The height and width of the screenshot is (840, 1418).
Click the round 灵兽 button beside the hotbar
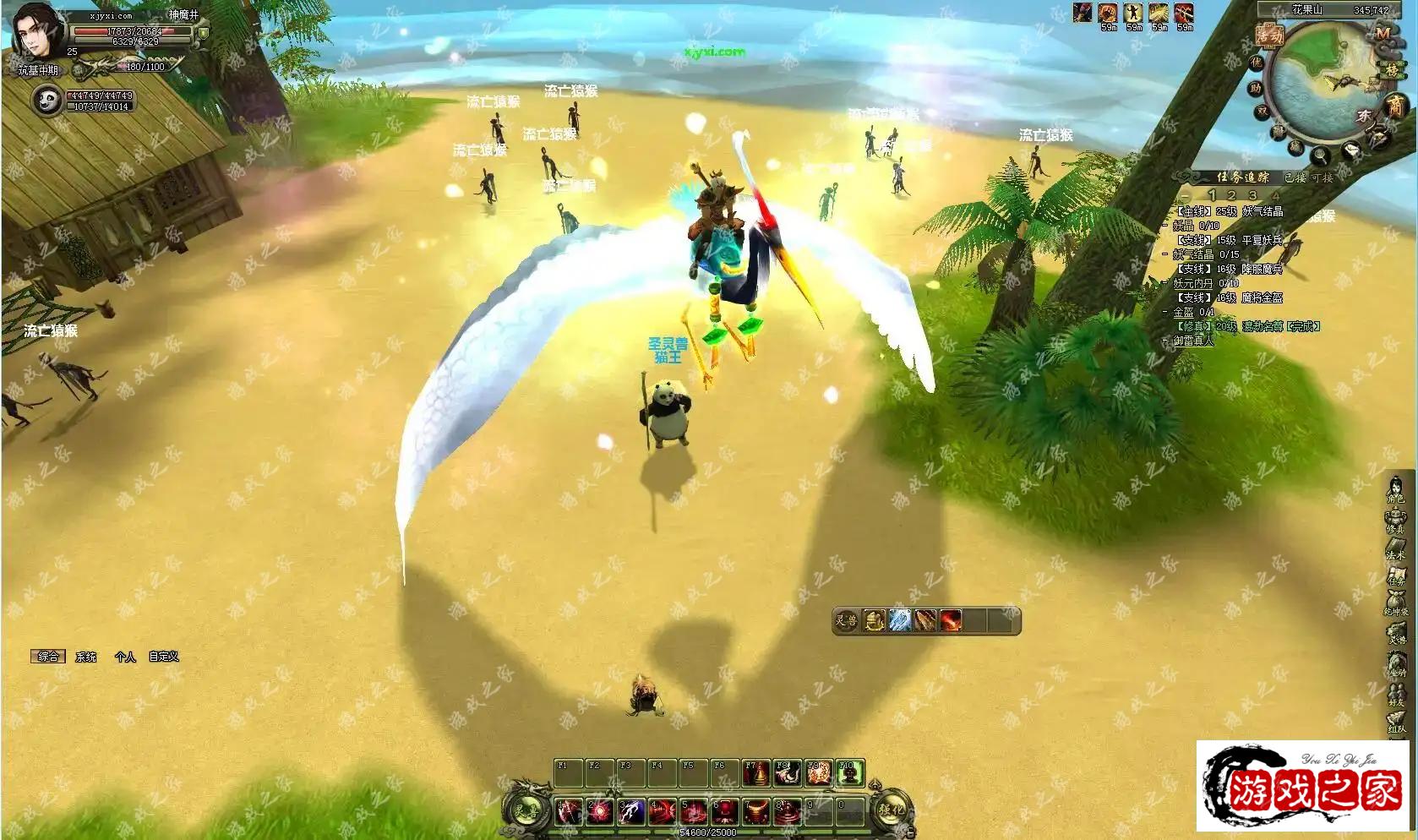[526, 810]
